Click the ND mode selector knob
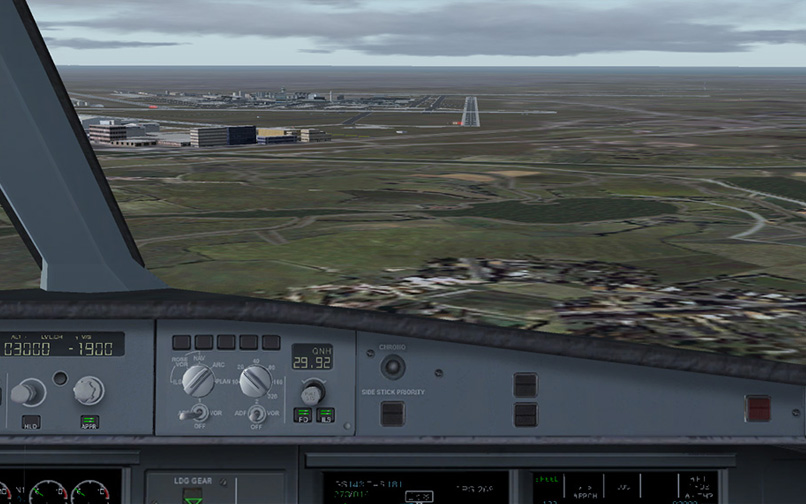 (x=198, y=380)
